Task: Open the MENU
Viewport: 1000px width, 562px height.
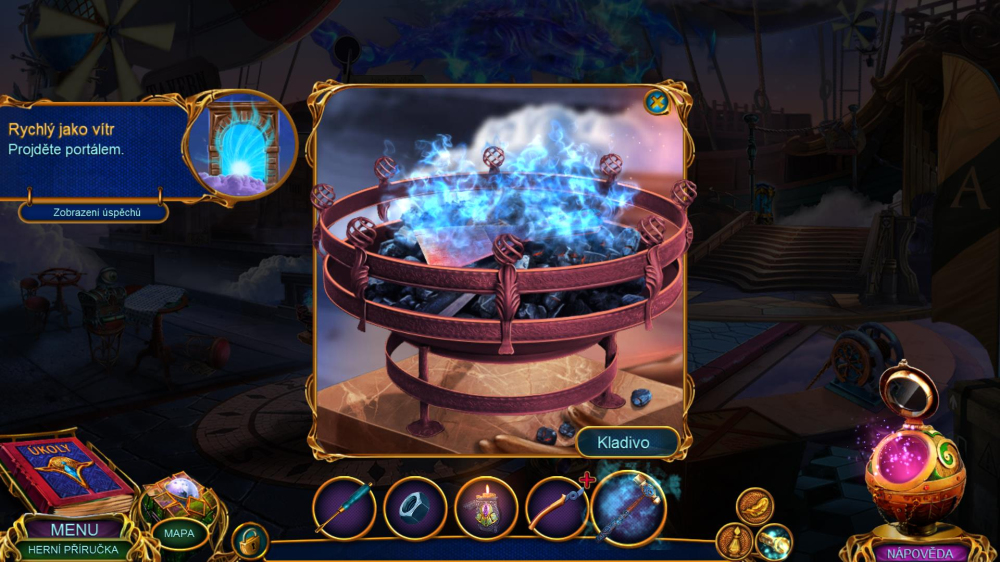Action: tap(75, 529)
